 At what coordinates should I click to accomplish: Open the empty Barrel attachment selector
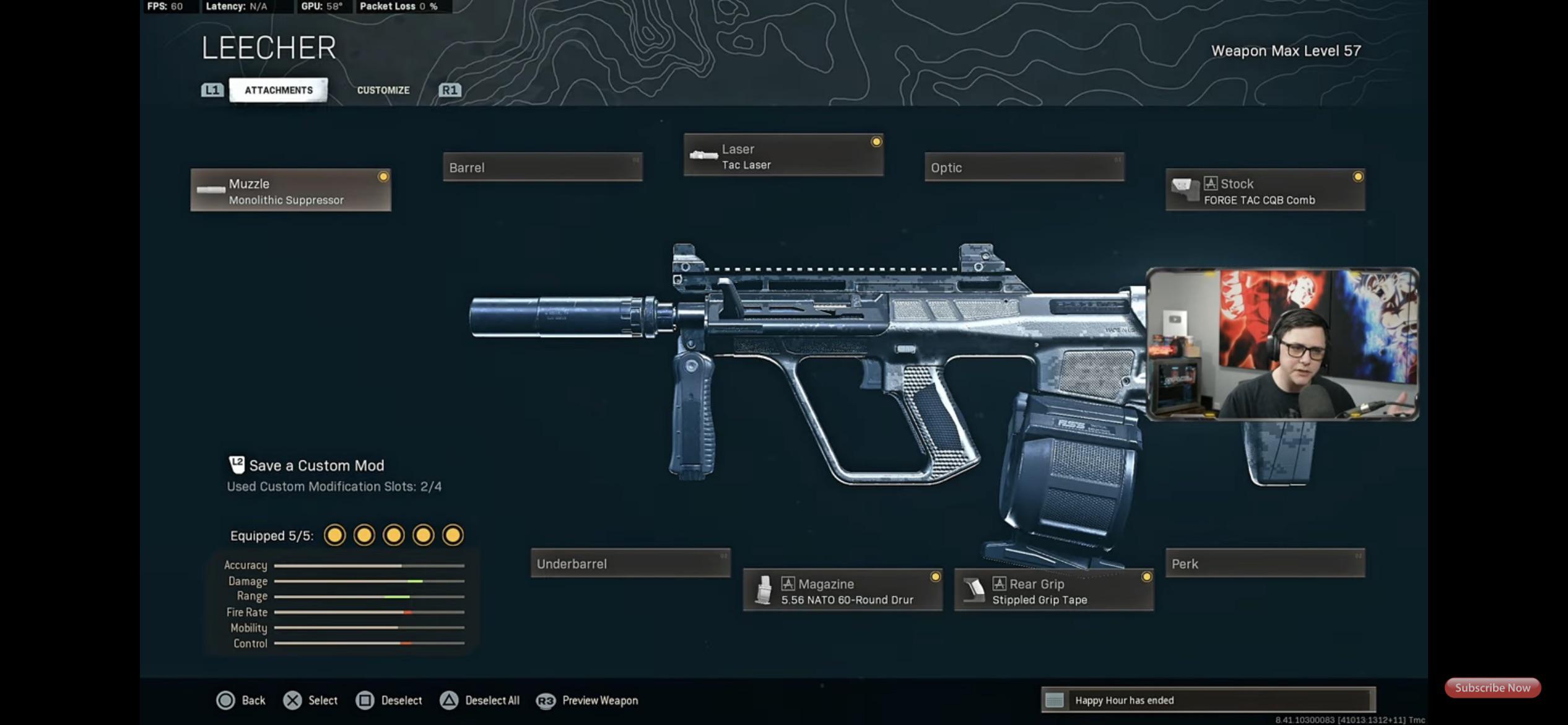[x=542, y=167]
